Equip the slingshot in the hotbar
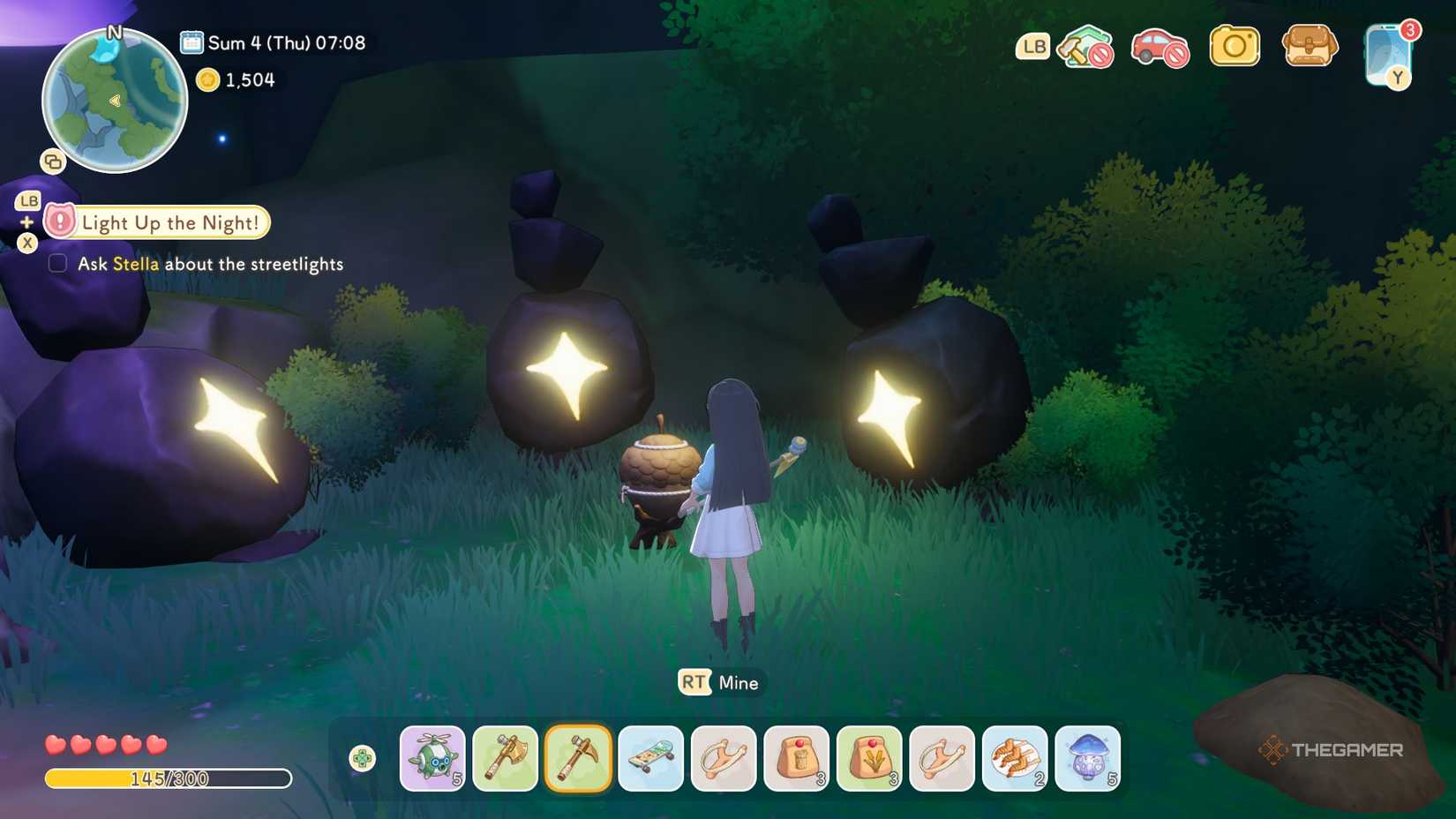Screen dimensions: 1456x819 pyautogui.click(x=723, y=758)
